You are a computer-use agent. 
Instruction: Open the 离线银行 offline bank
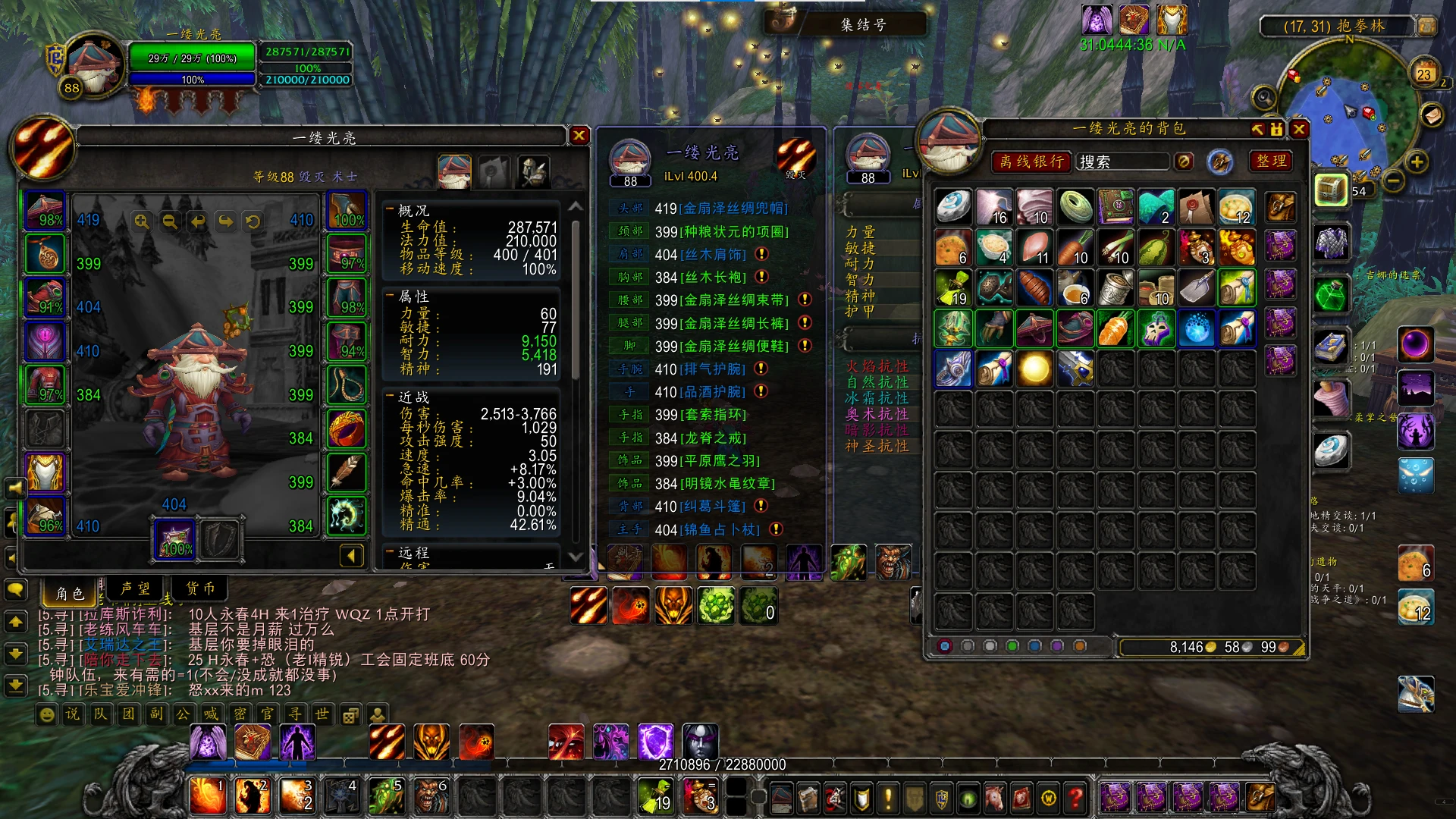coord(1031,162)
